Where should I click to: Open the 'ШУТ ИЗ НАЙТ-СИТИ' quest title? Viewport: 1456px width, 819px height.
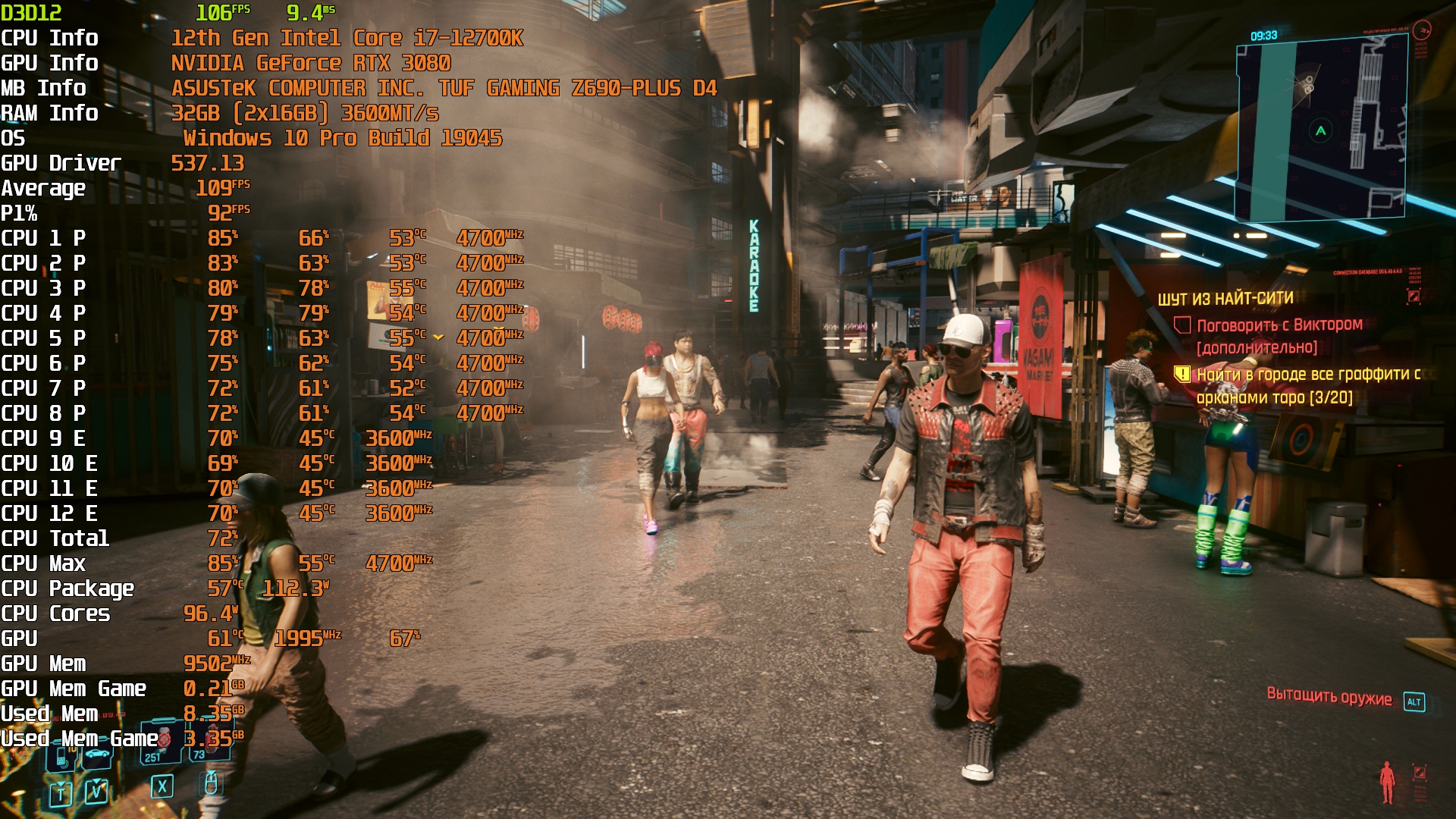click(x=1225, y=299)
